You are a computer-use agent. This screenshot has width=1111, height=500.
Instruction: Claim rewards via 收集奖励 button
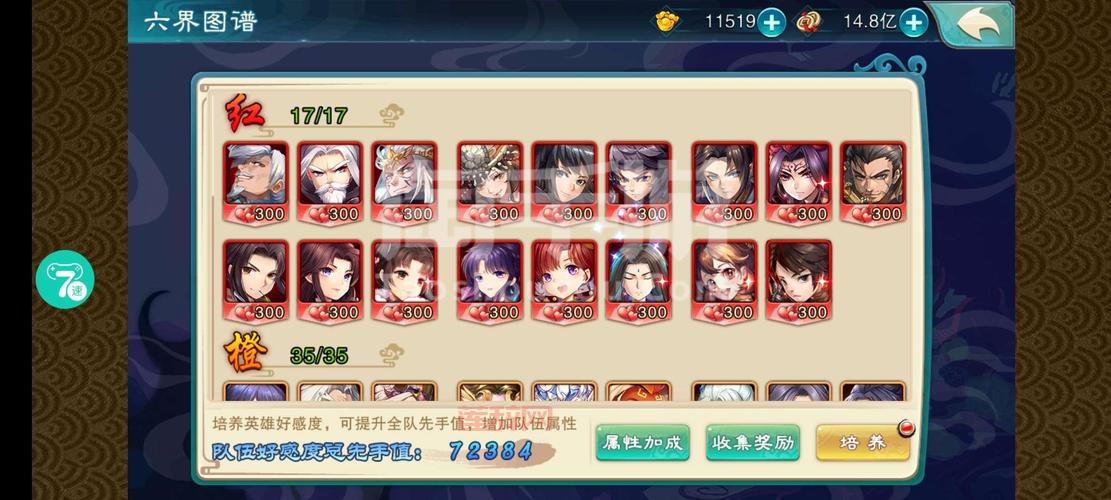[x=752, y=442]
